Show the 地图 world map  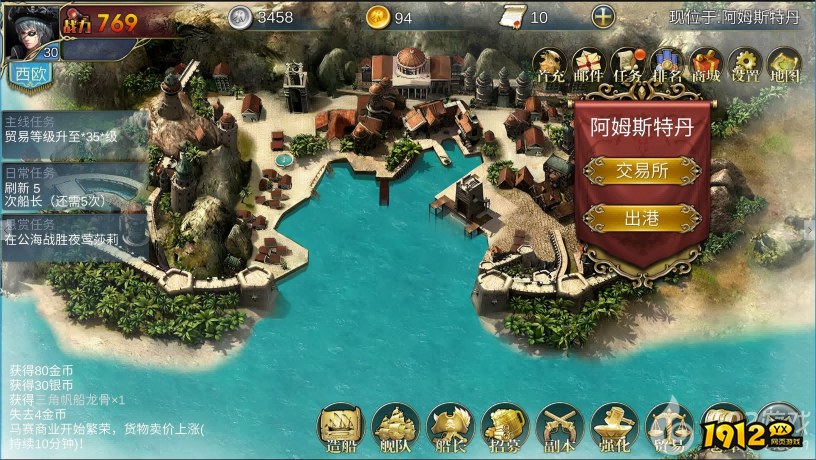785,65
